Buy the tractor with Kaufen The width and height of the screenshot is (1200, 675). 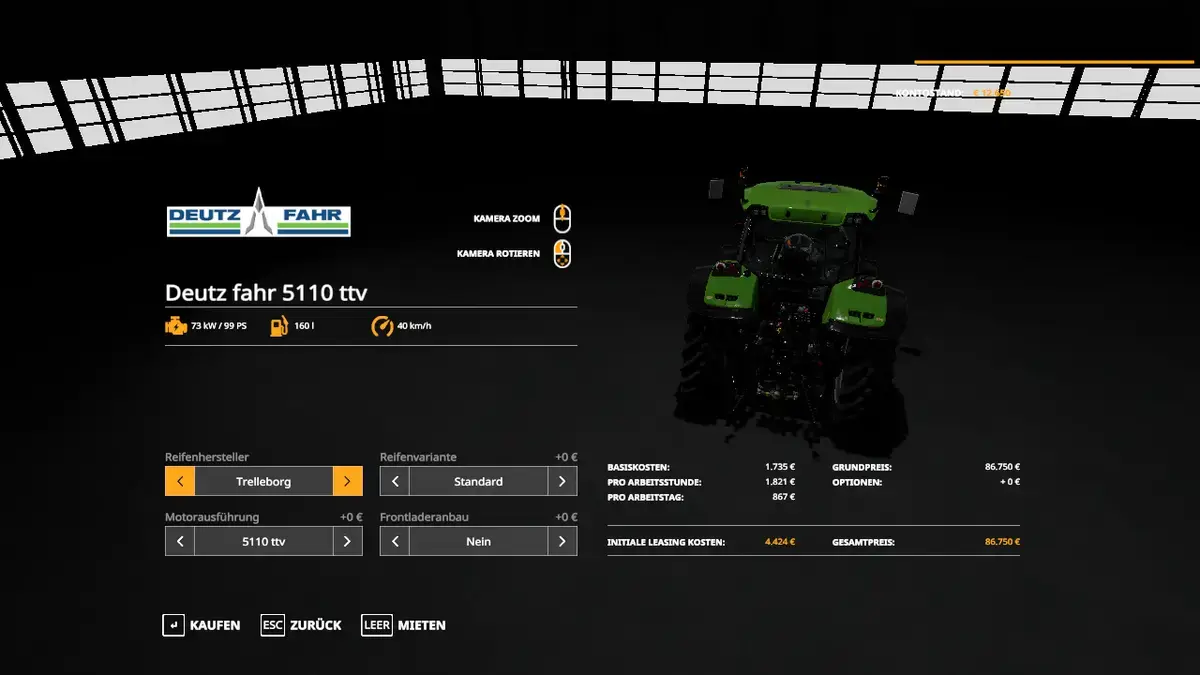click(202, 625)
